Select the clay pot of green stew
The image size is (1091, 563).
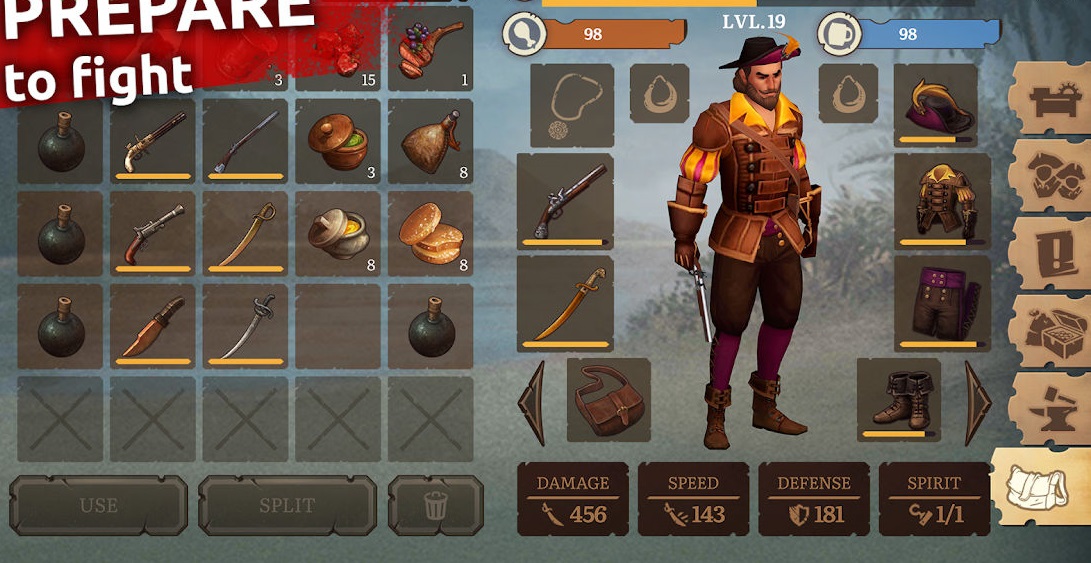[337, 141]
